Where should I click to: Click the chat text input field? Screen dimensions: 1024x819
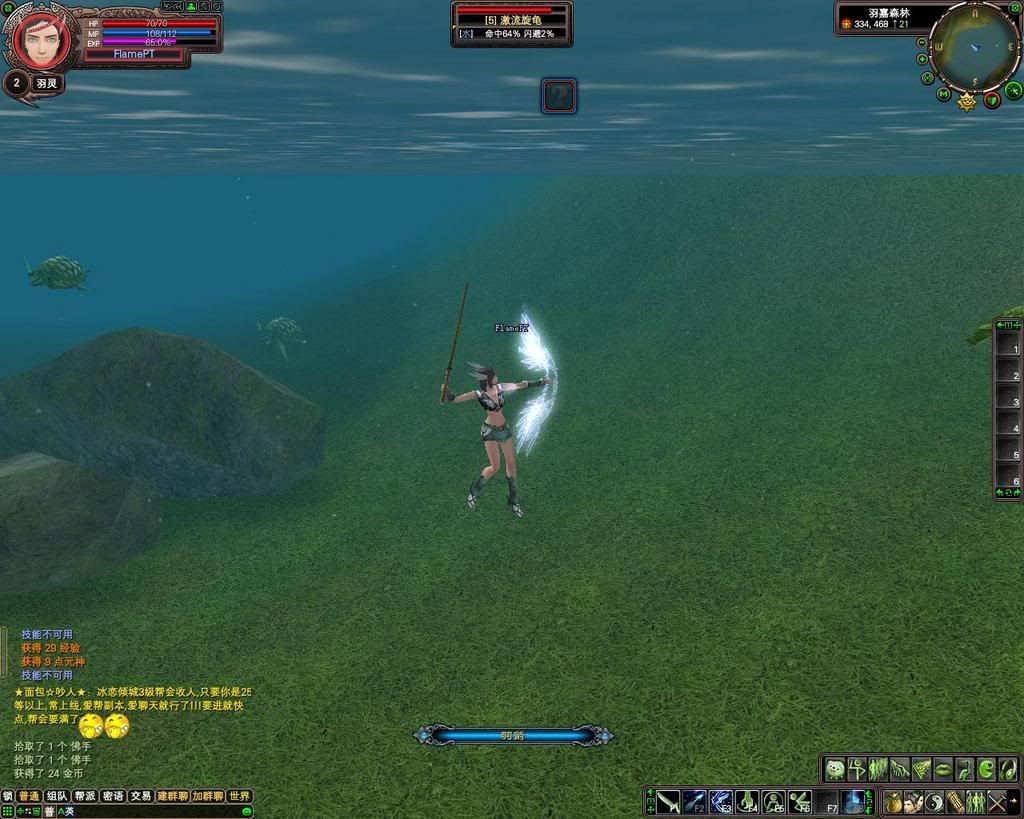coord(150,811)
